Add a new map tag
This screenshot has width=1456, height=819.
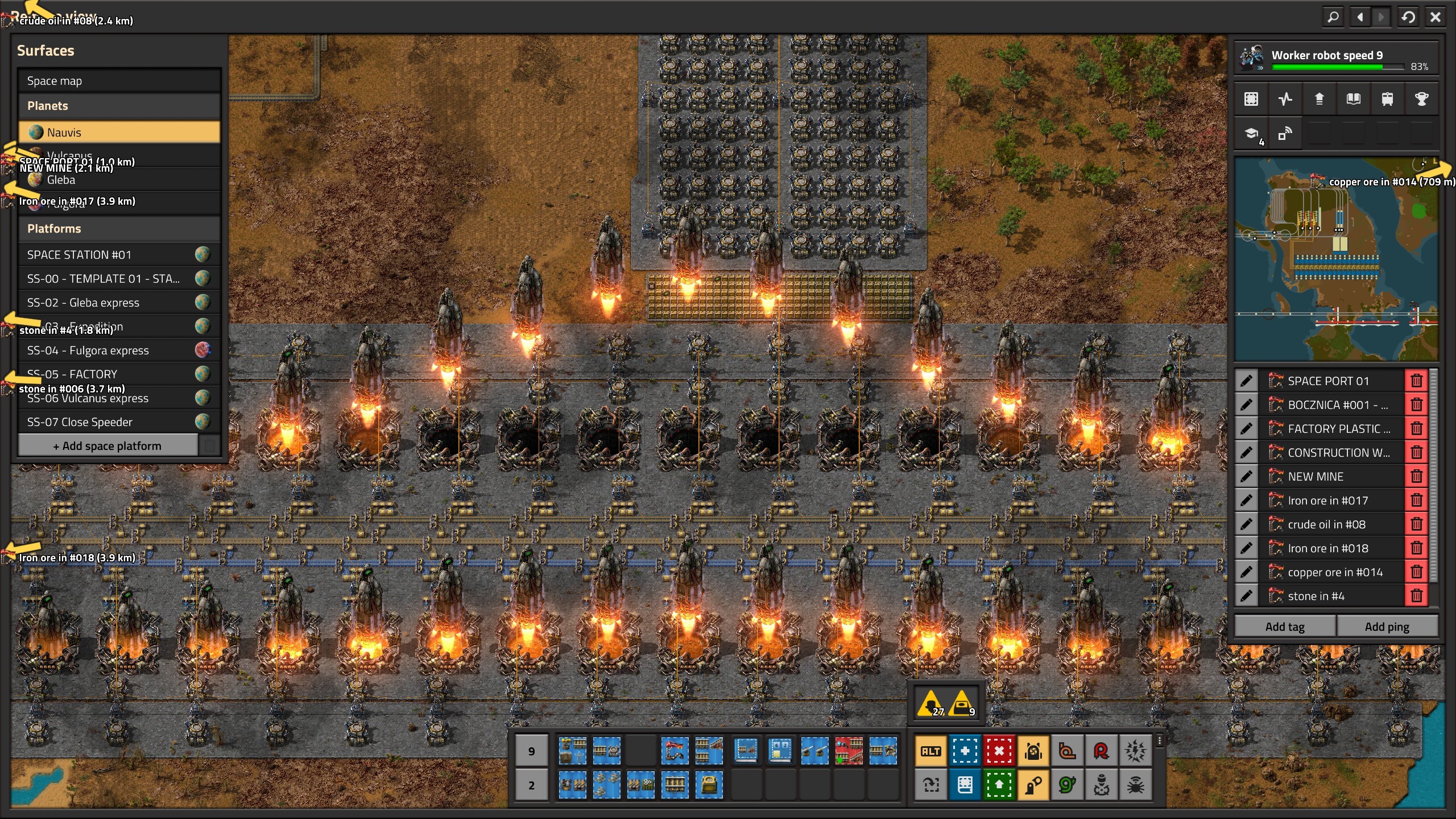click(1285, 627)
